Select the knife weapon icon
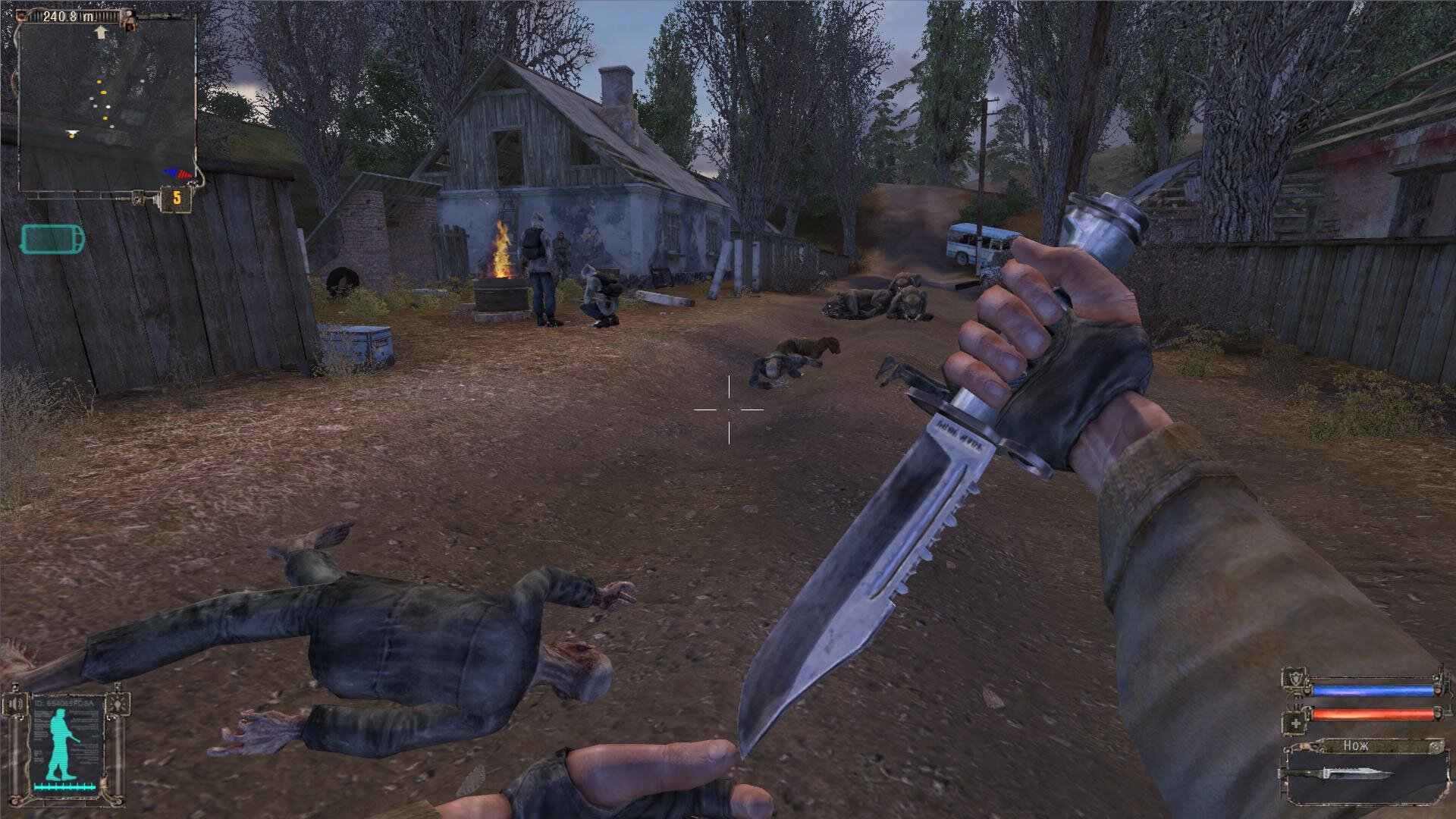The image size is (1456, 819). point(1335,774)
